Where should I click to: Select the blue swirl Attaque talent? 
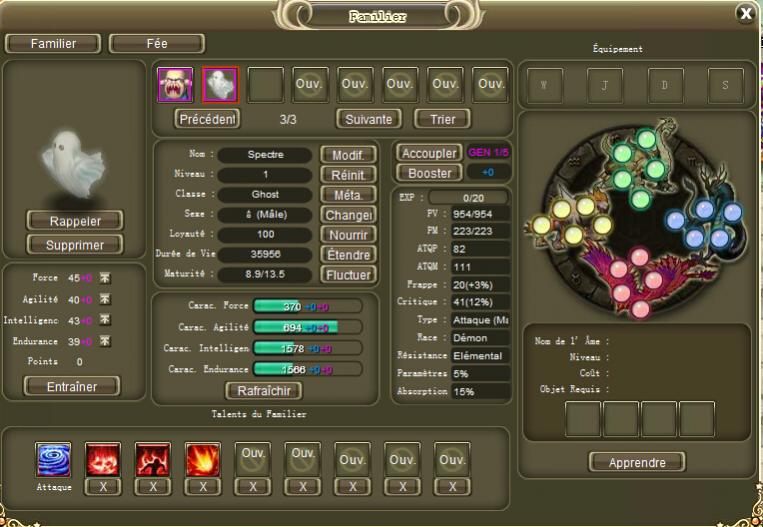[x=53, y=460]
